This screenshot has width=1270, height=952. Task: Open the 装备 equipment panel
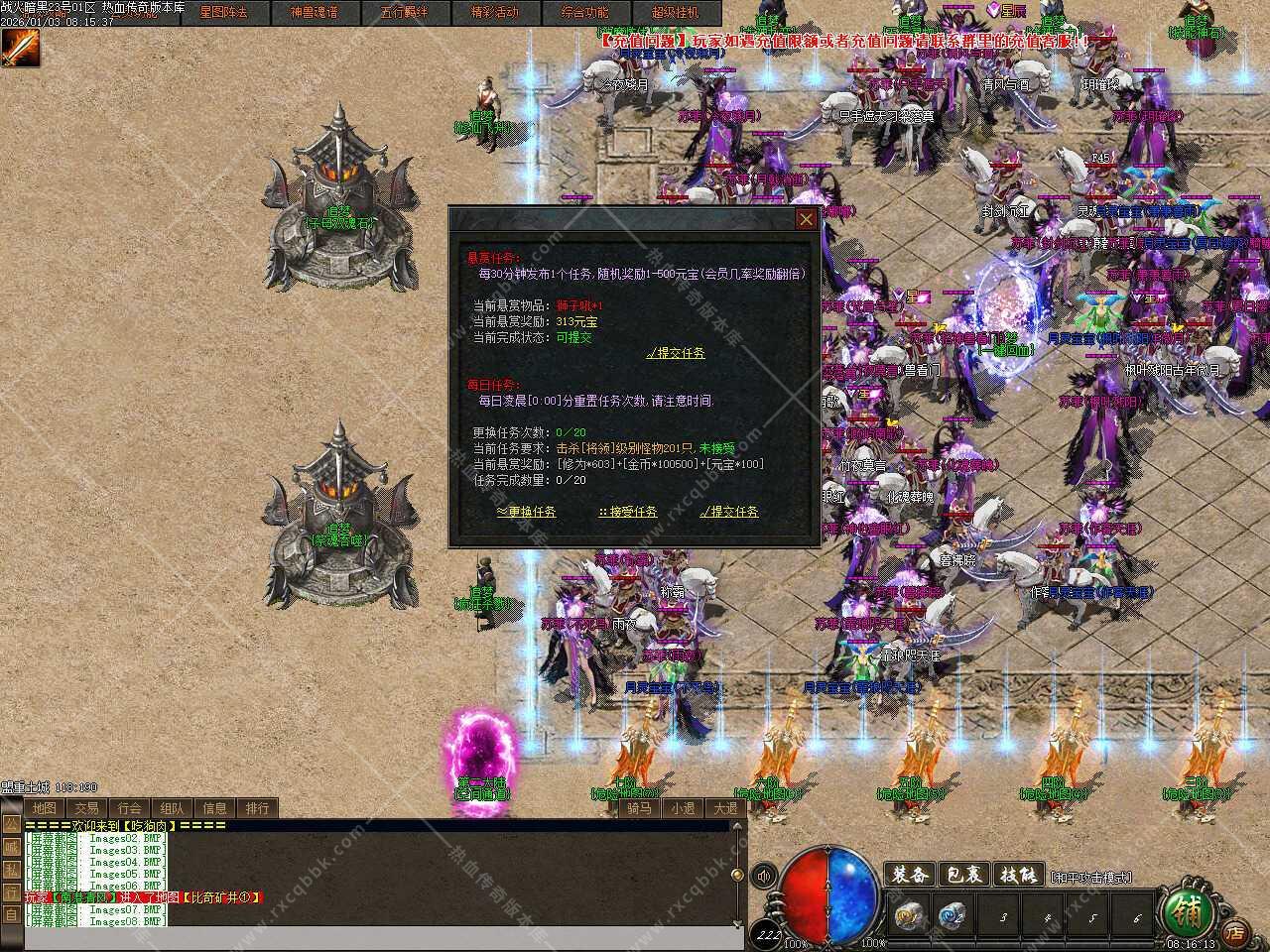point(909,875)
